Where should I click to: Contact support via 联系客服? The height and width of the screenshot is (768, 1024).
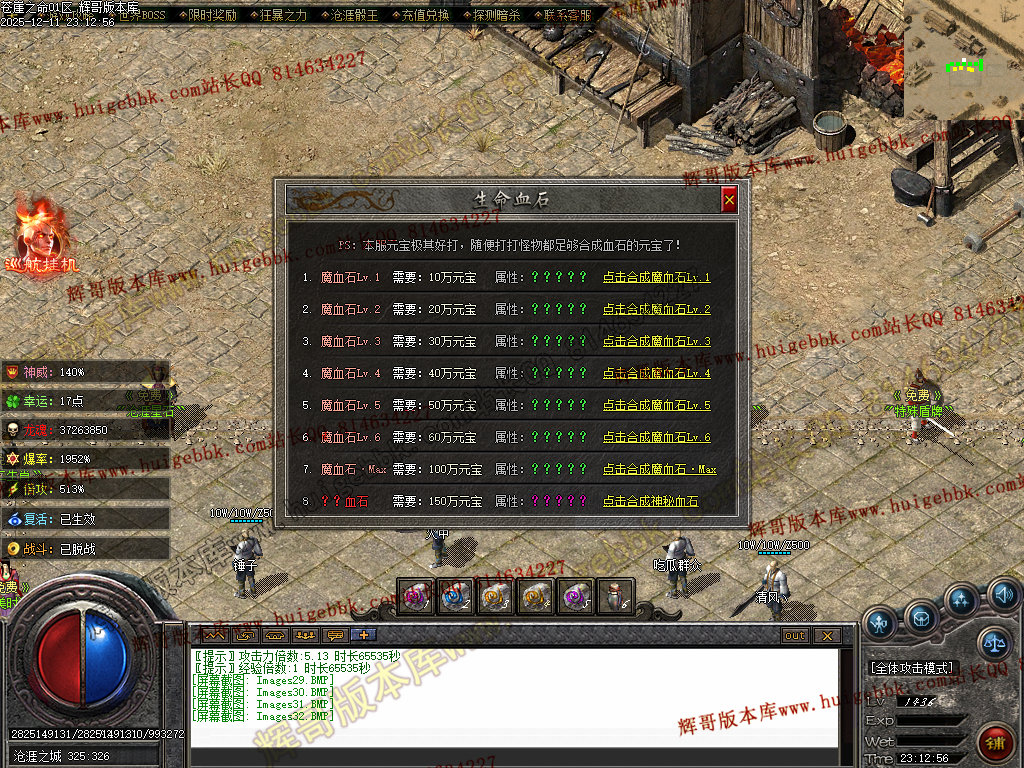pos(567,15)
